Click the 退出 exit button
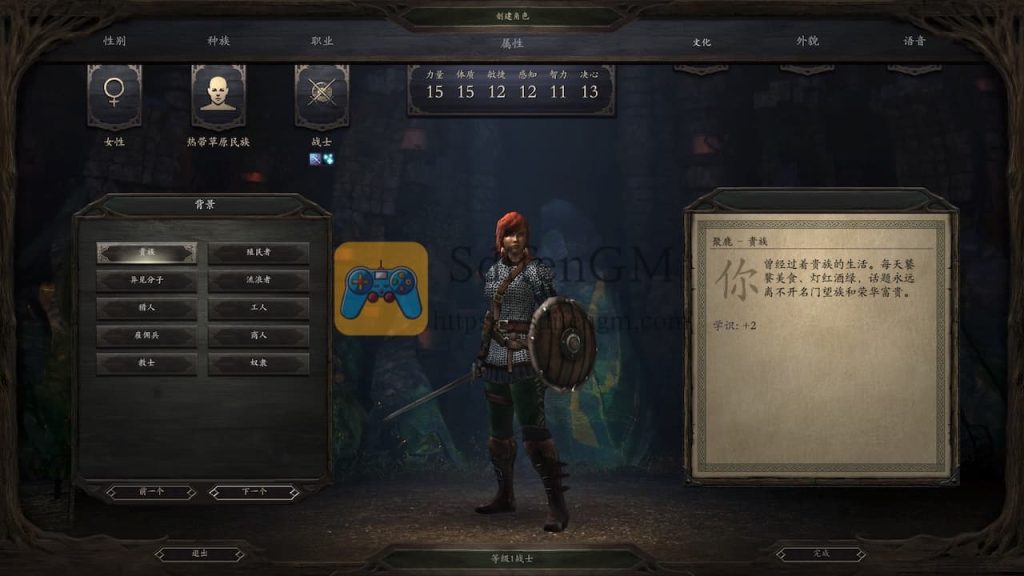The width and height of the screenshot is (1024, 576). coord(200,553)
